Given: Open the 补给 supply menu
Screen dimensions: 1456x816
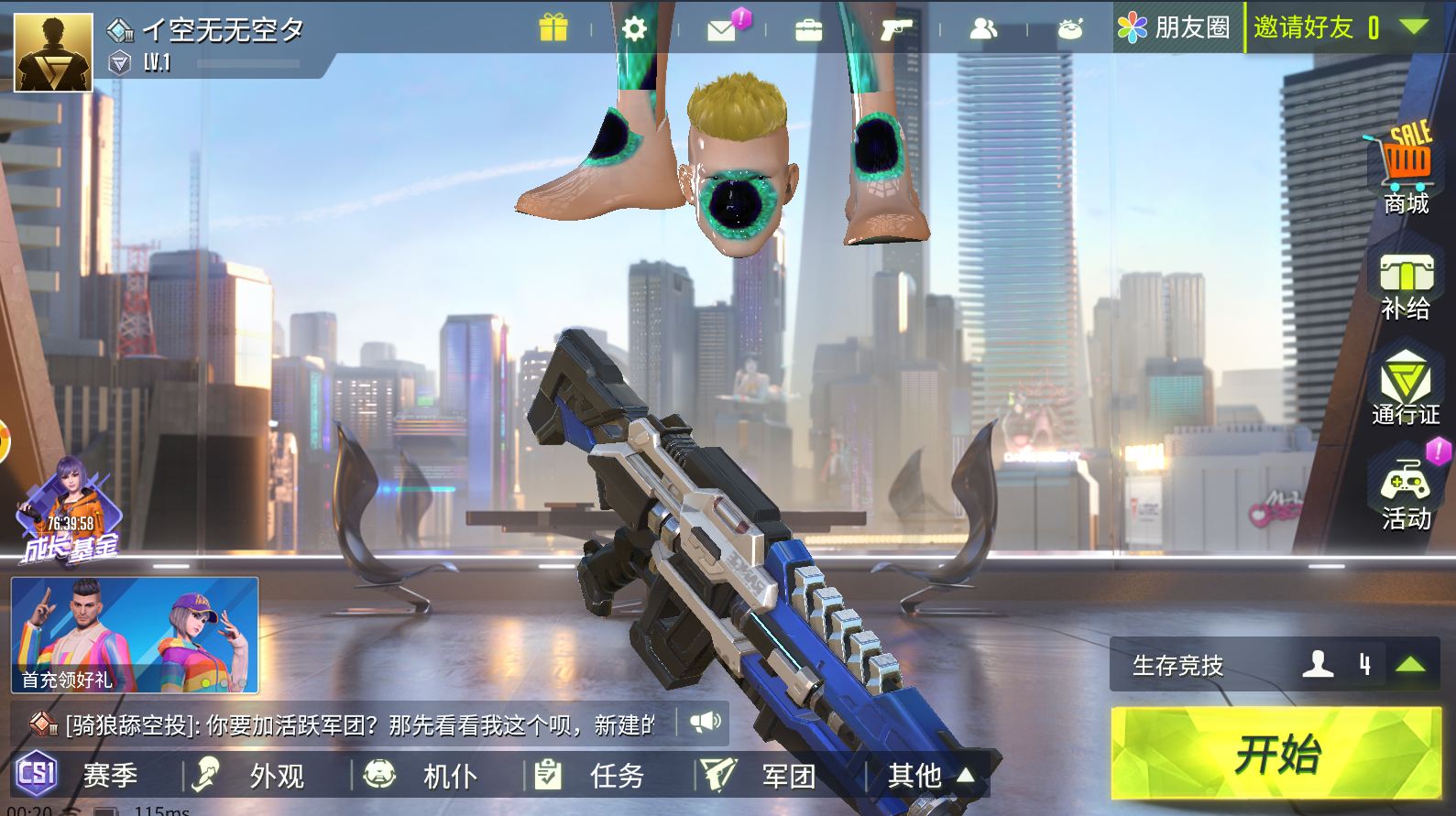Looking at the screenshot, I should [1406, 287].
